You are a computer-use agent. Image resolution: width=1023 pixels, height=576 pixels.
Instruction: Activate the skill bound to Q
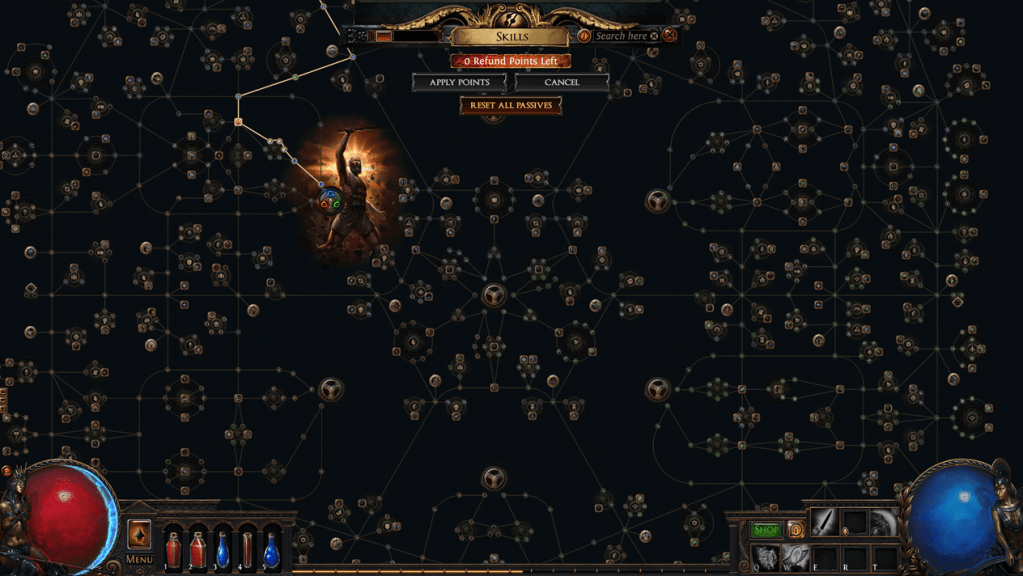[766, 557]
